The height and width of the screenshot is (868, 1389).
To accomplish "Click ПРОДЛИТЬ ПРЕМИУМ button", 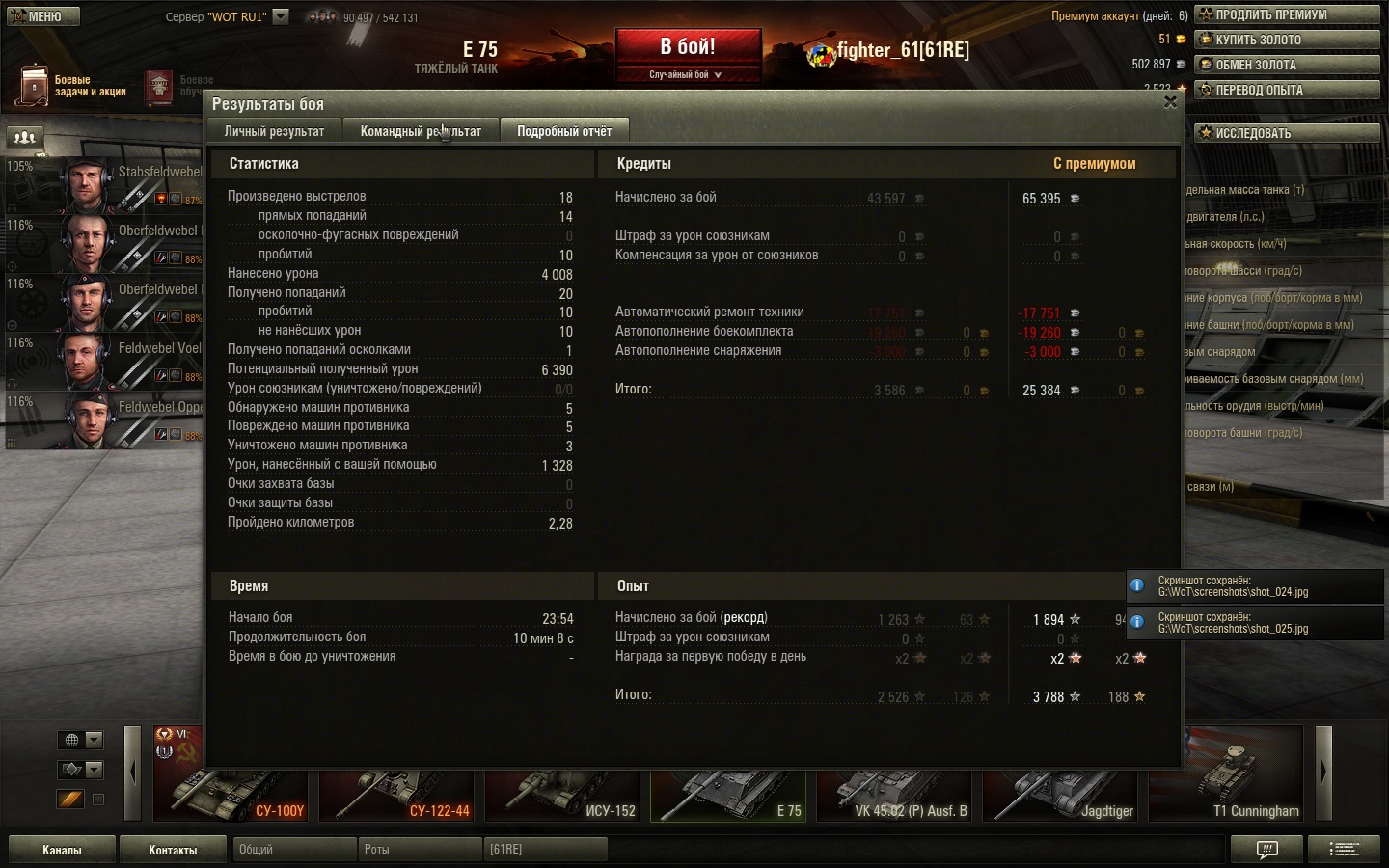I will (1287, 14).
